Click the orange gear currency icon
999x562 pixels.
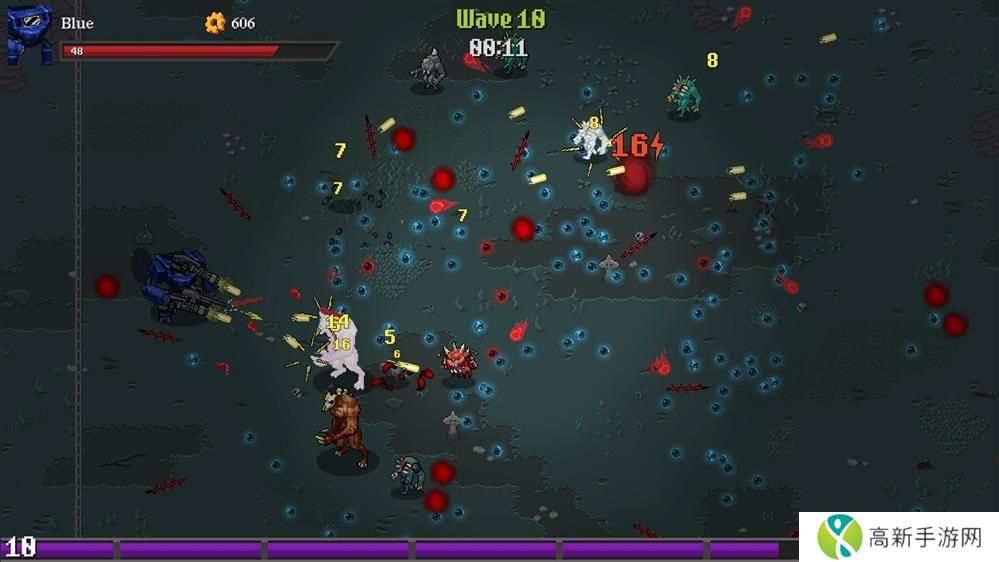(x=215, y=23)
